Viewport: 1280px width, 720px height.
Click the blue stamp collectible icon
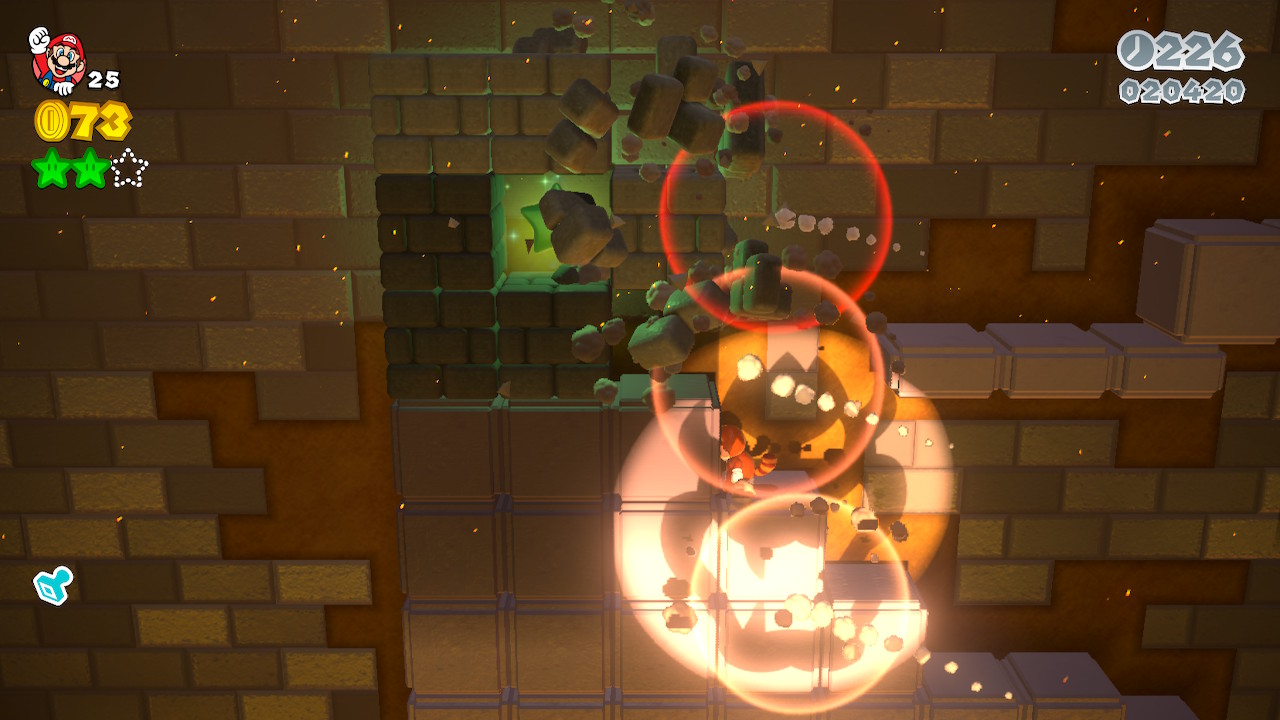51,586
